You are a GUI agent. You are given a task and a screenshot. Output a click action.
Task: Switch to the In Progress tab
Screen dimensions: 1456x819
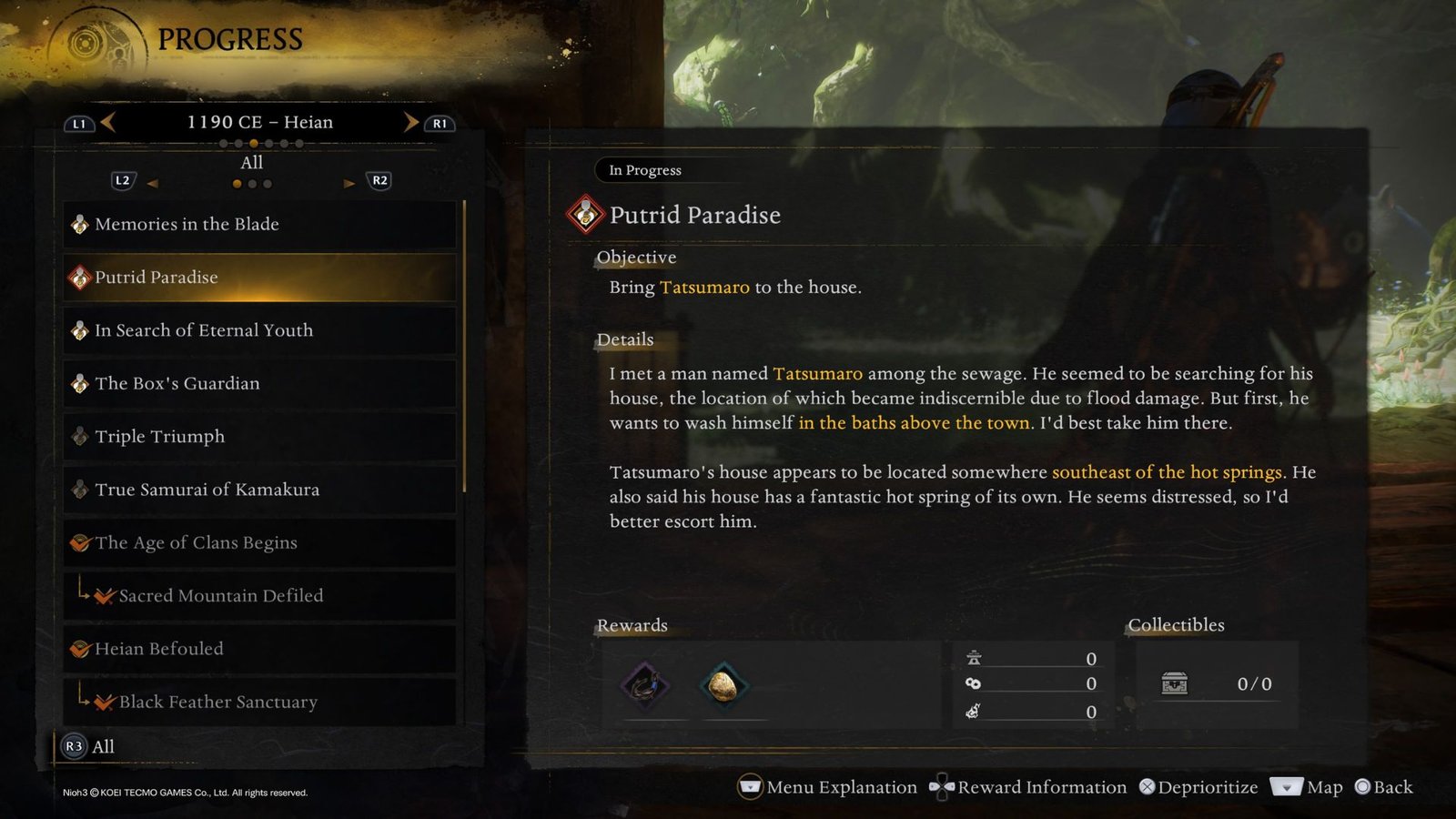644,170
